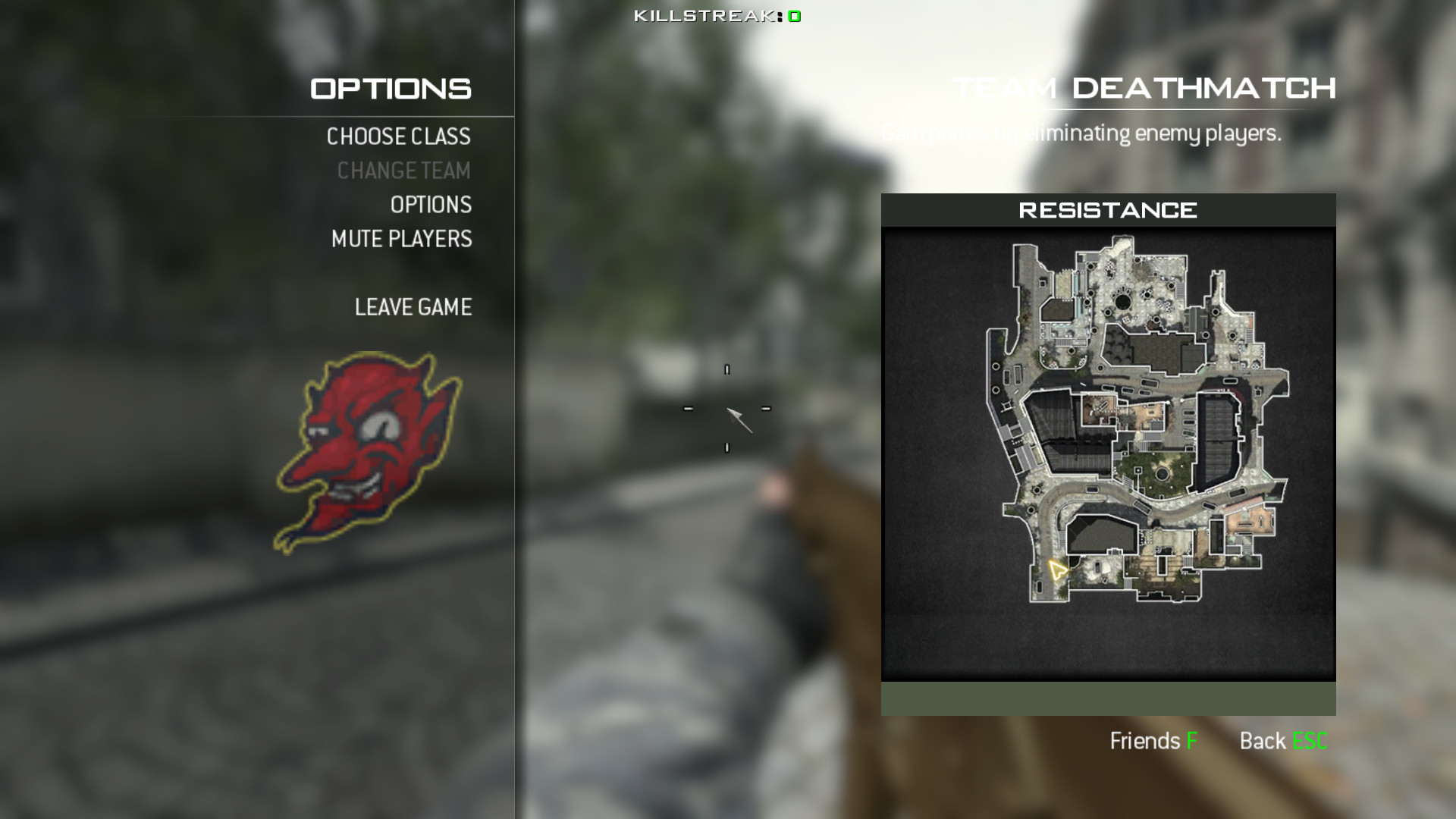Select the red devil player emblem
The image size is (1456, 819).
point(366,442)
